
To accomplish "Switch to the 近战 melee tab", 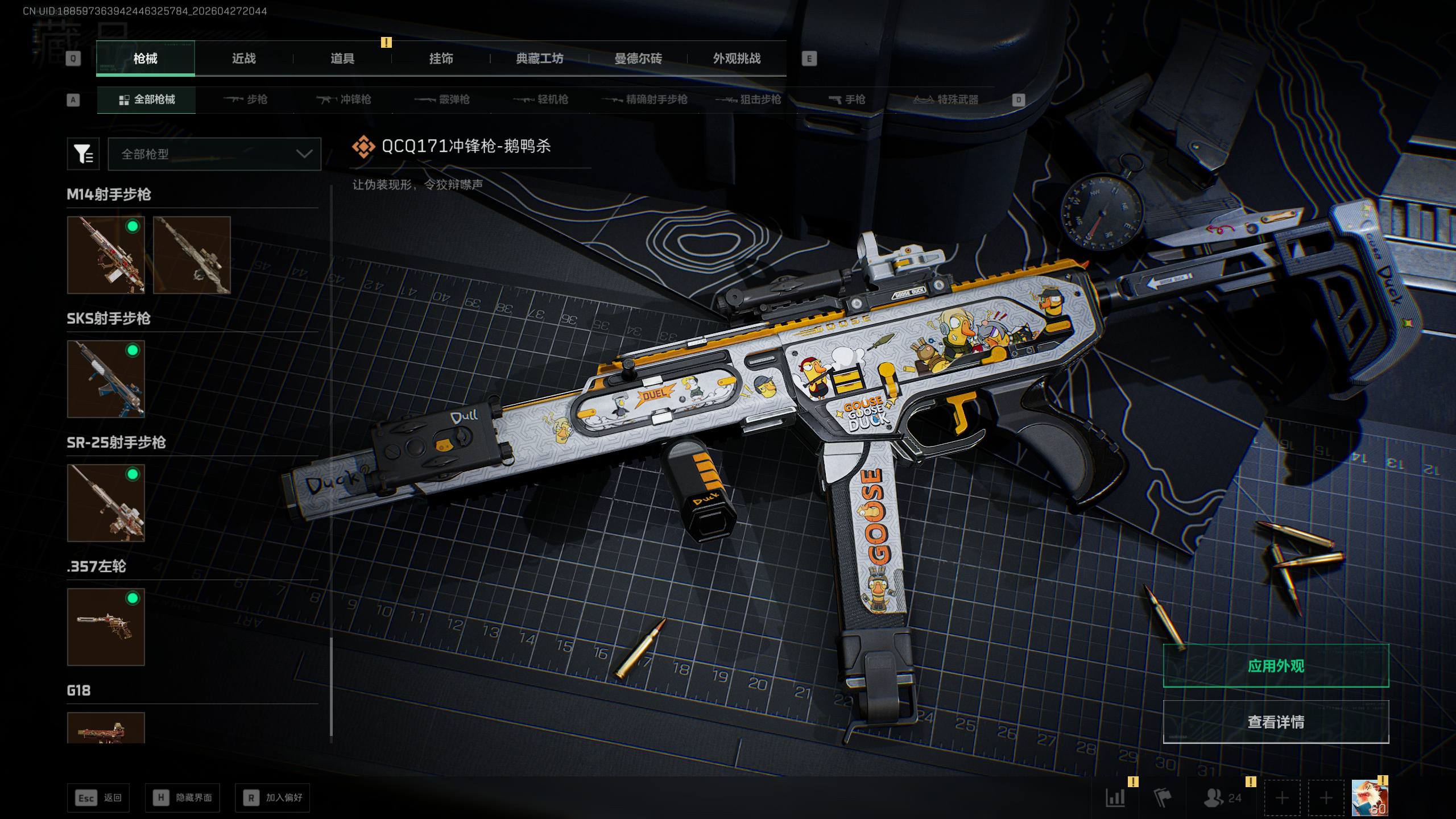I will 243,59.
